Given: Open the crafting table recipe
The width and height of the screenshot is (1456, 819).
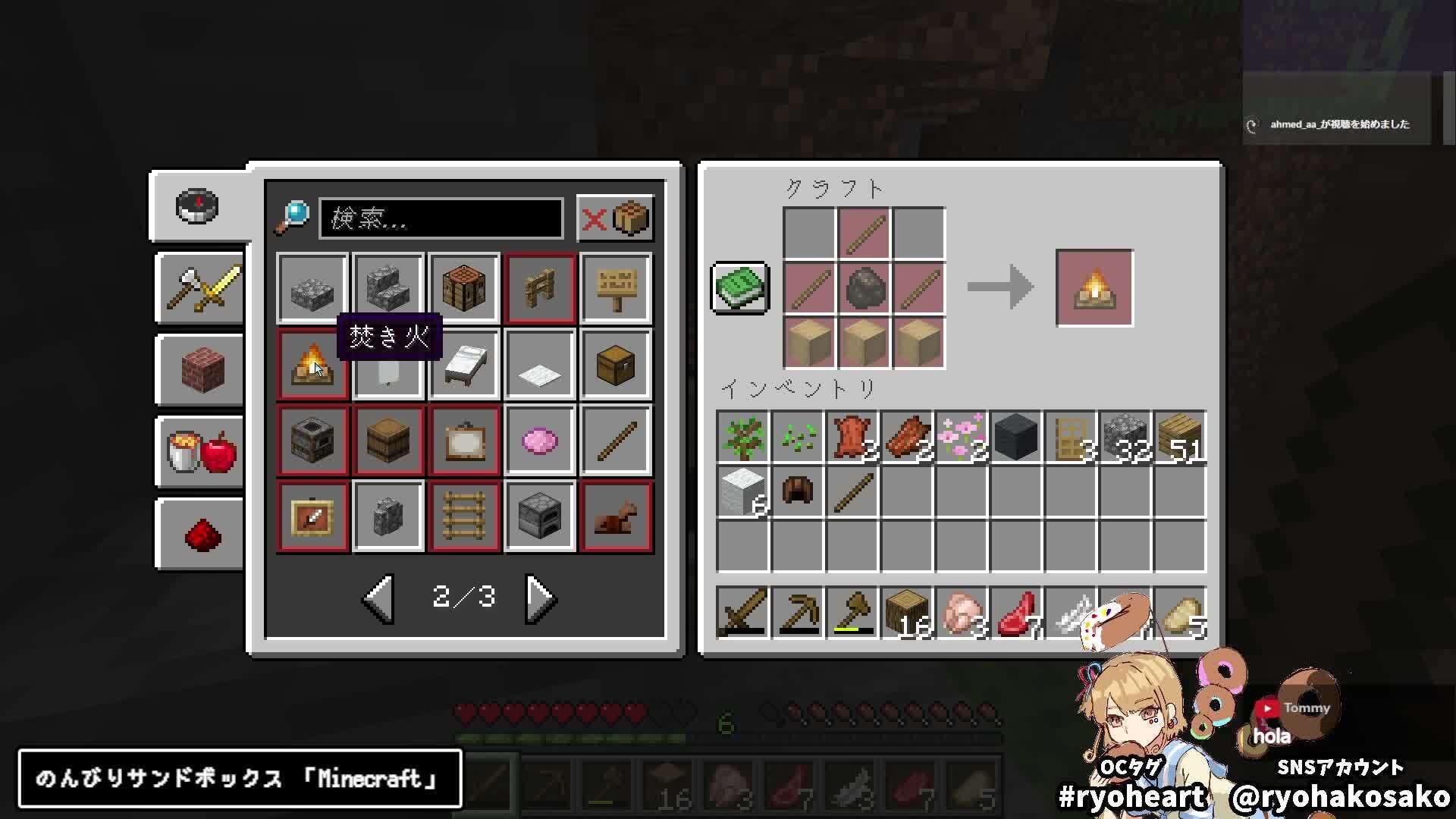Looking at the screenshot, I should [464, 288].
